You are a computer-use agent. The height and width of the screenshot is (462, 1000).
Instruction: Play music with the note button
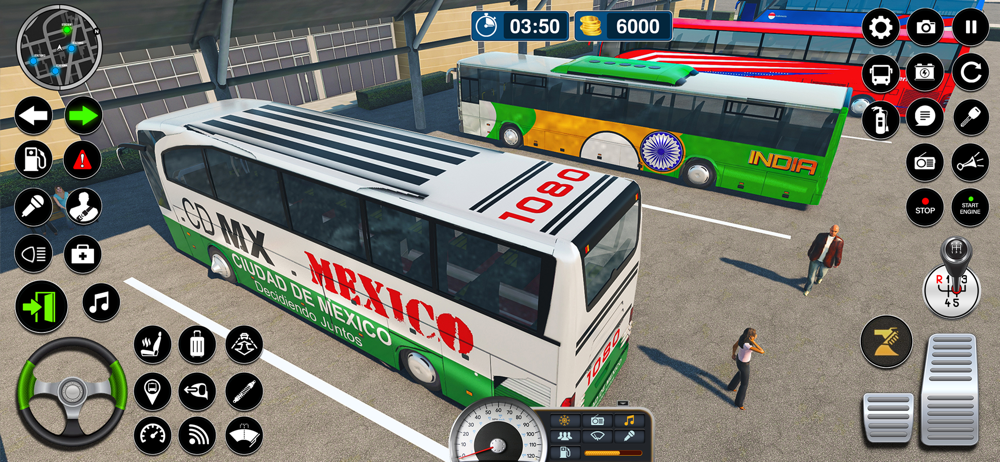(101, 301)
